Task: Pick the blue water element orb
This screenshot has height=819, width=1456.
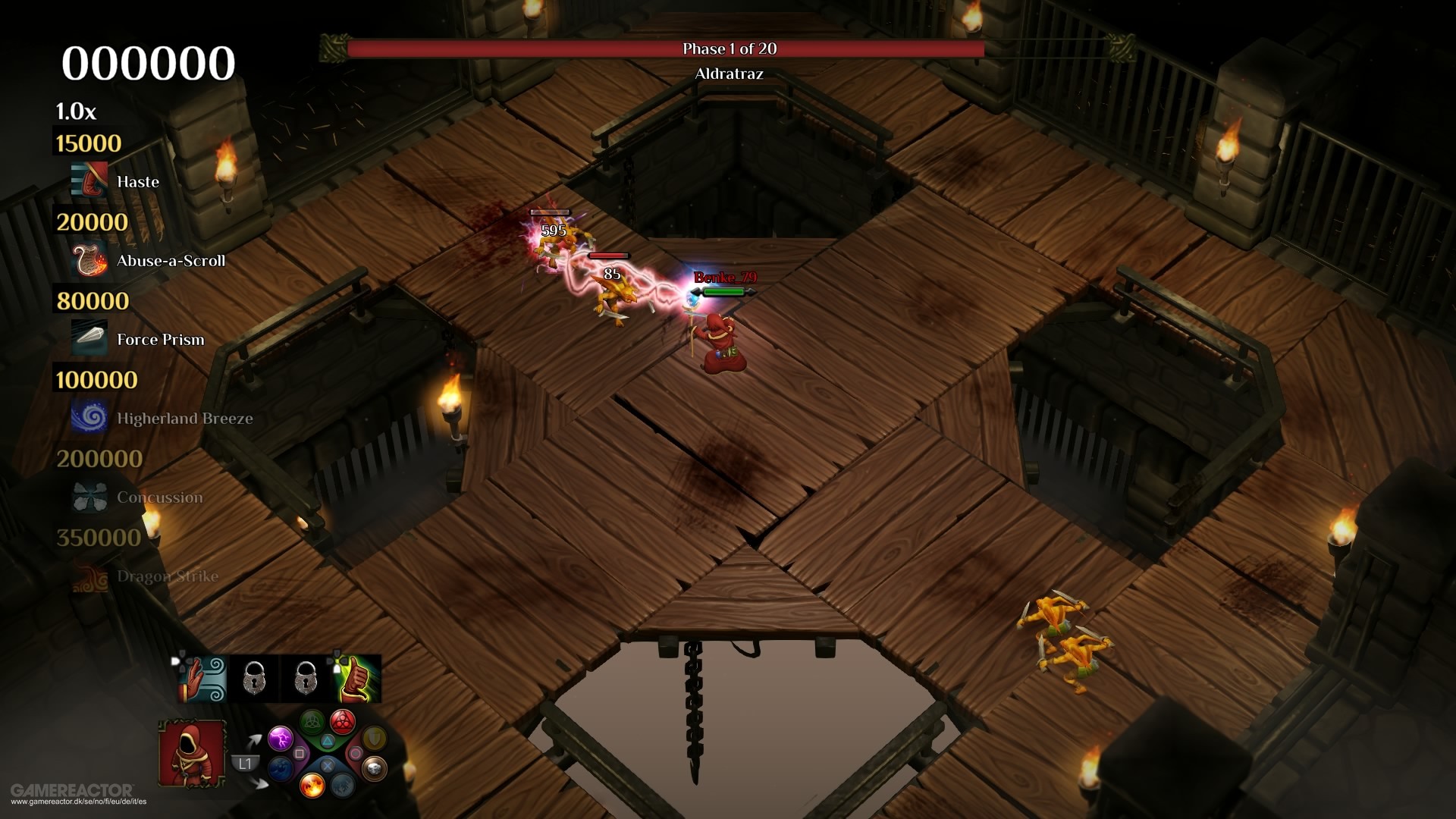Action: click(281, 769)
